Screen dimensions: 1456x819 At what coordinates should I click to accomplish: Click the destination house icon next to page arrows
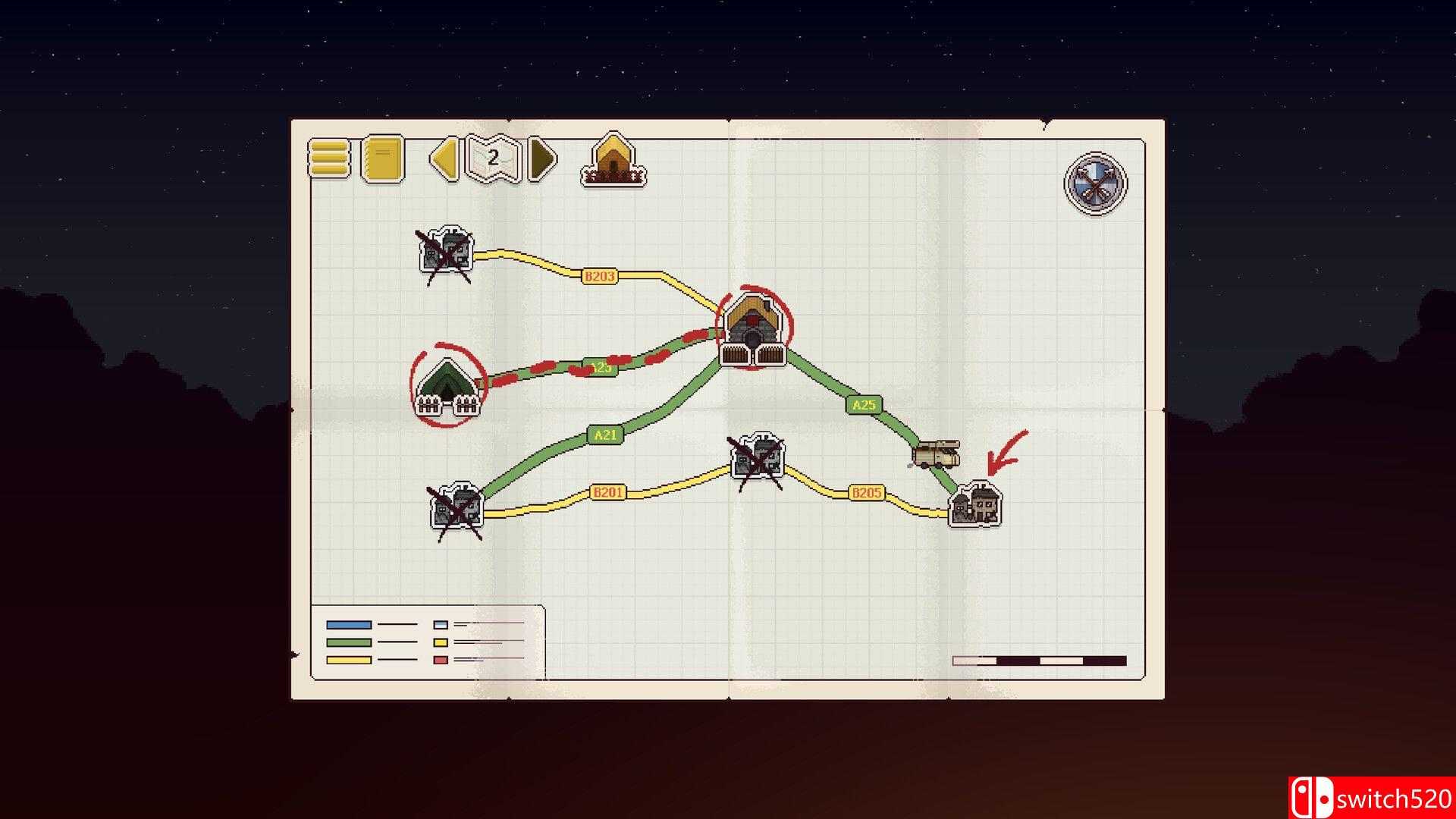[x=614, y=159]
